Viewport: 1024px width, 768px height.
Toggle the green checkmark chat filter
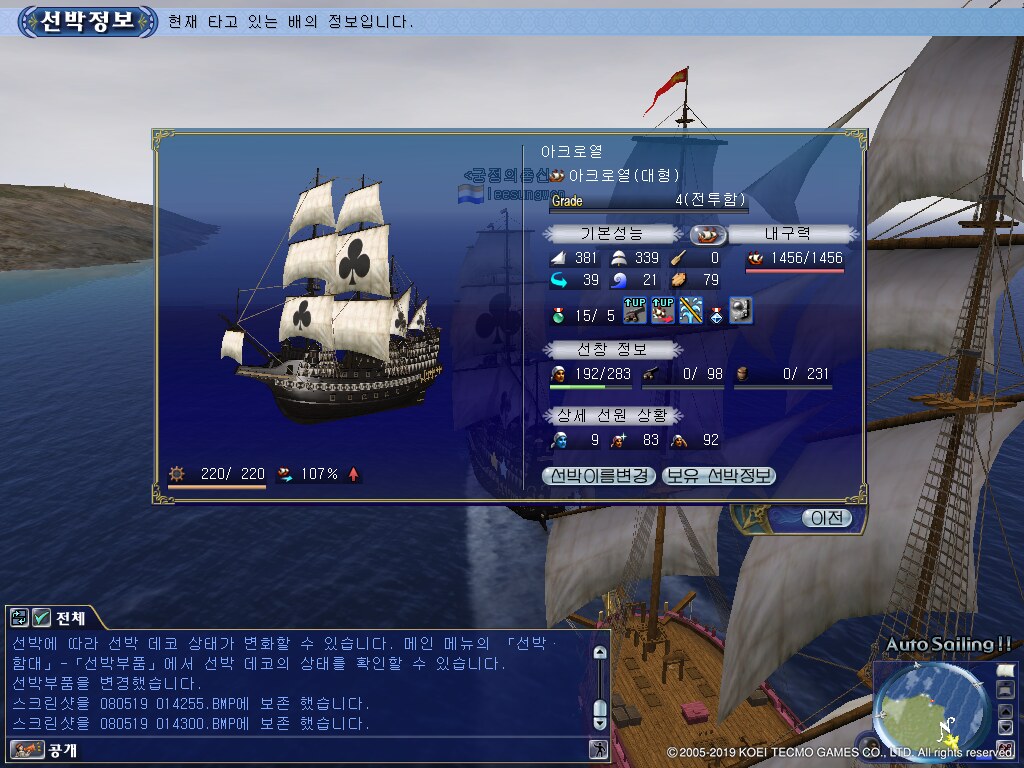[41, 617]
